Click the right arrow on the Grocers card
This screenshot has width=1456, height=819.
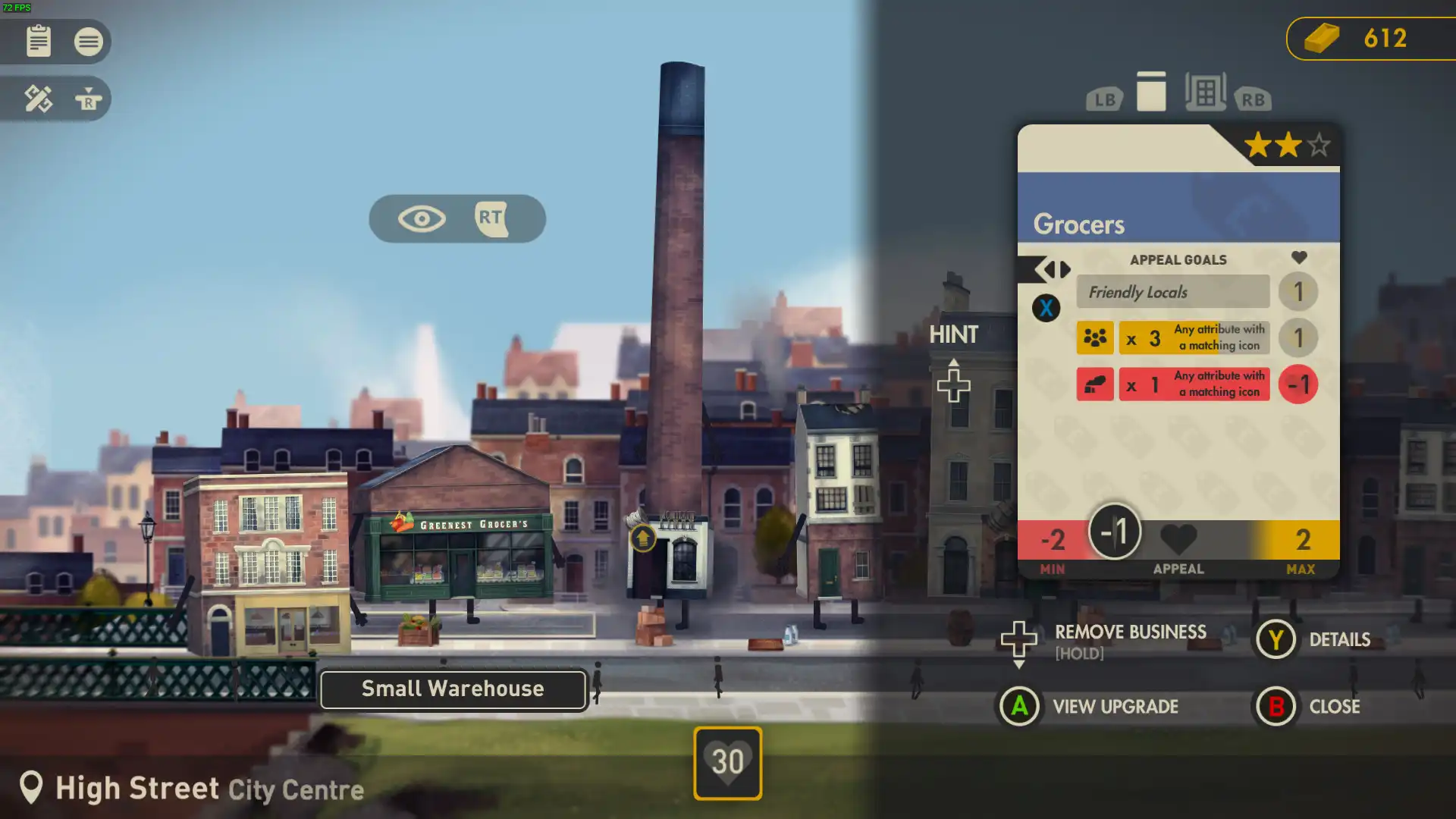(1063, 269)
